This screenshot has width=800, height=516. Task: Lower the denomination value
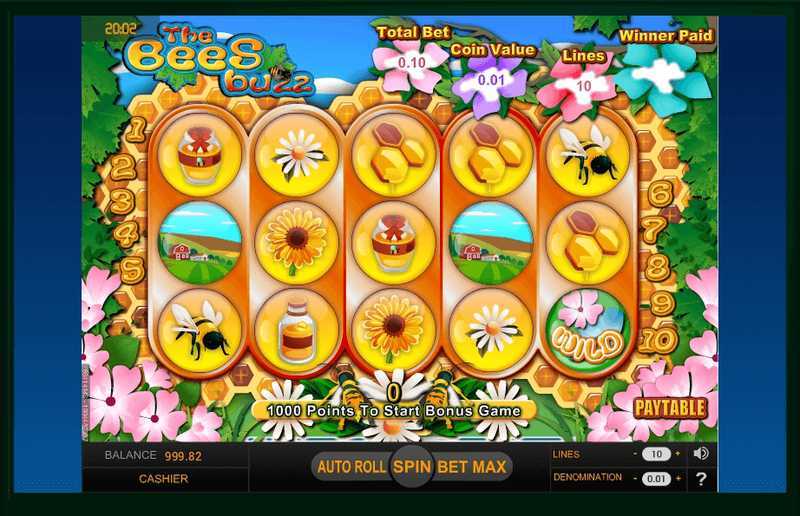636,479
